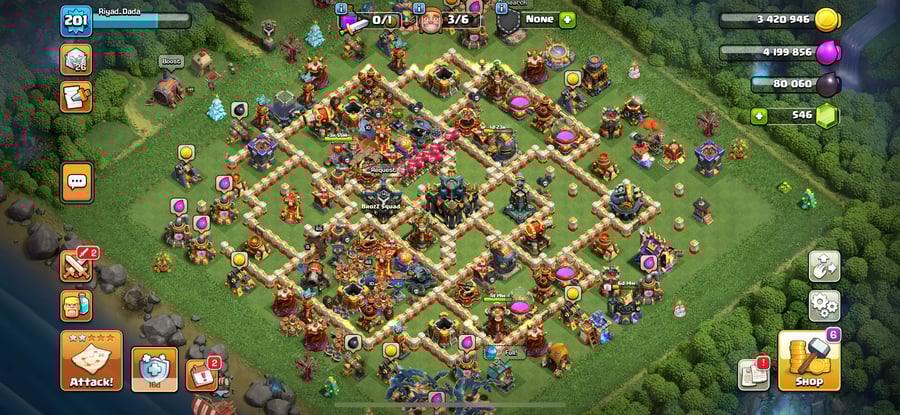Tap the Boost bubble over the builder hut
The image size is (900, 415).
(171, 62)
